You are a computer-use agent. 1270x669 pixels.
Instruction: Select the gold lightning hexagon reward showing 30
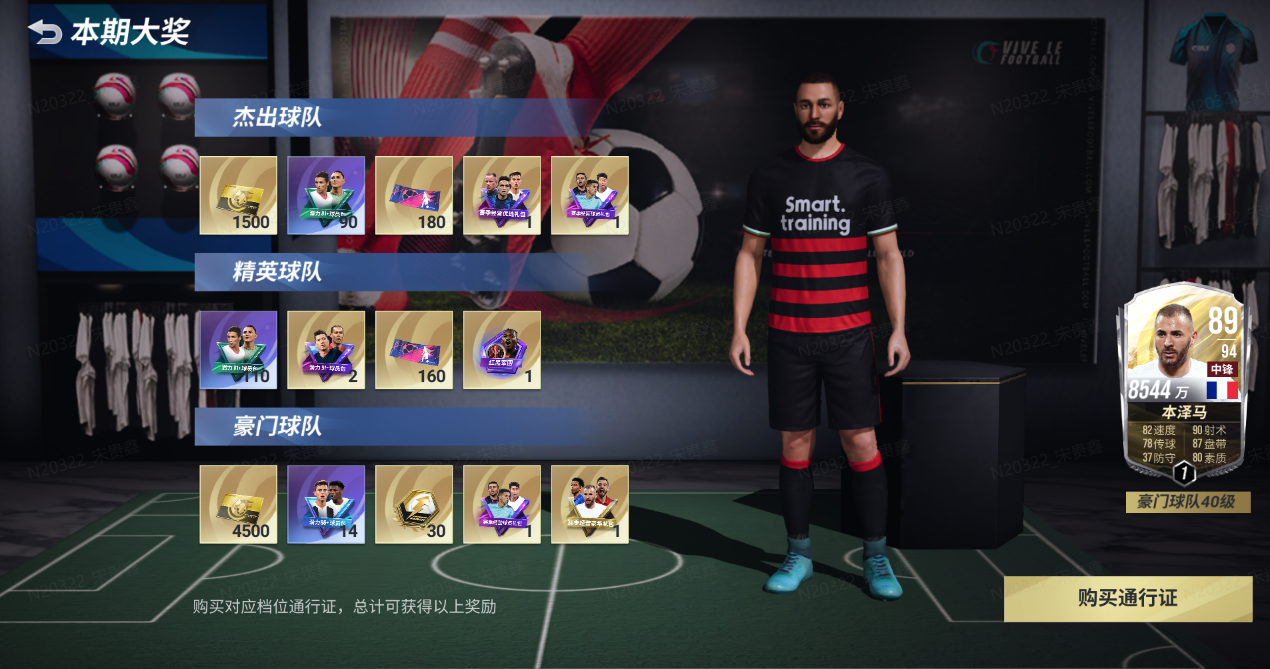(414, 504)
